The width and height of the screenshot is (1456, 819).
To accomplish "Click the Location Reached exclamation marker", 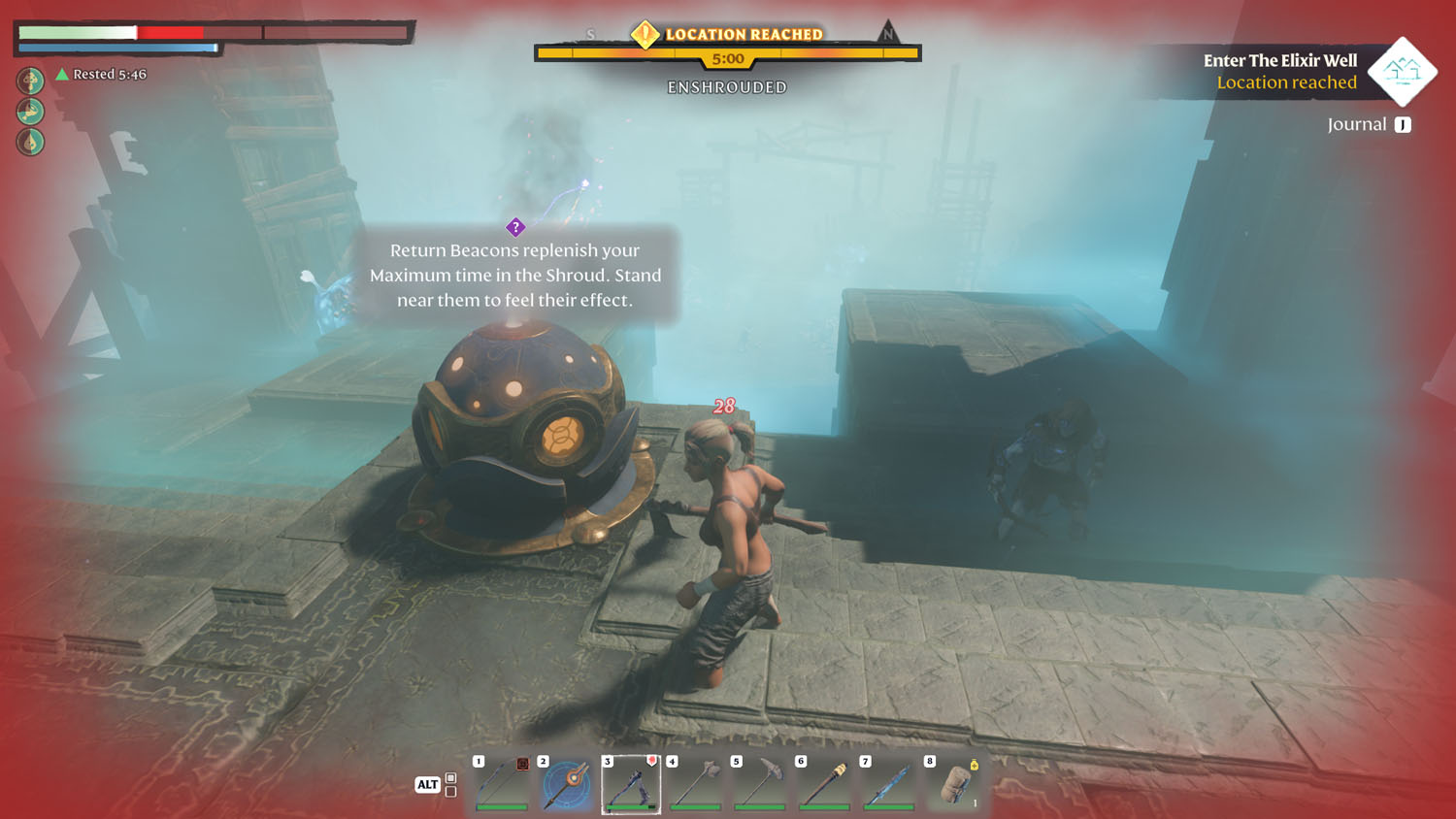I will click(x=645, y=35).
